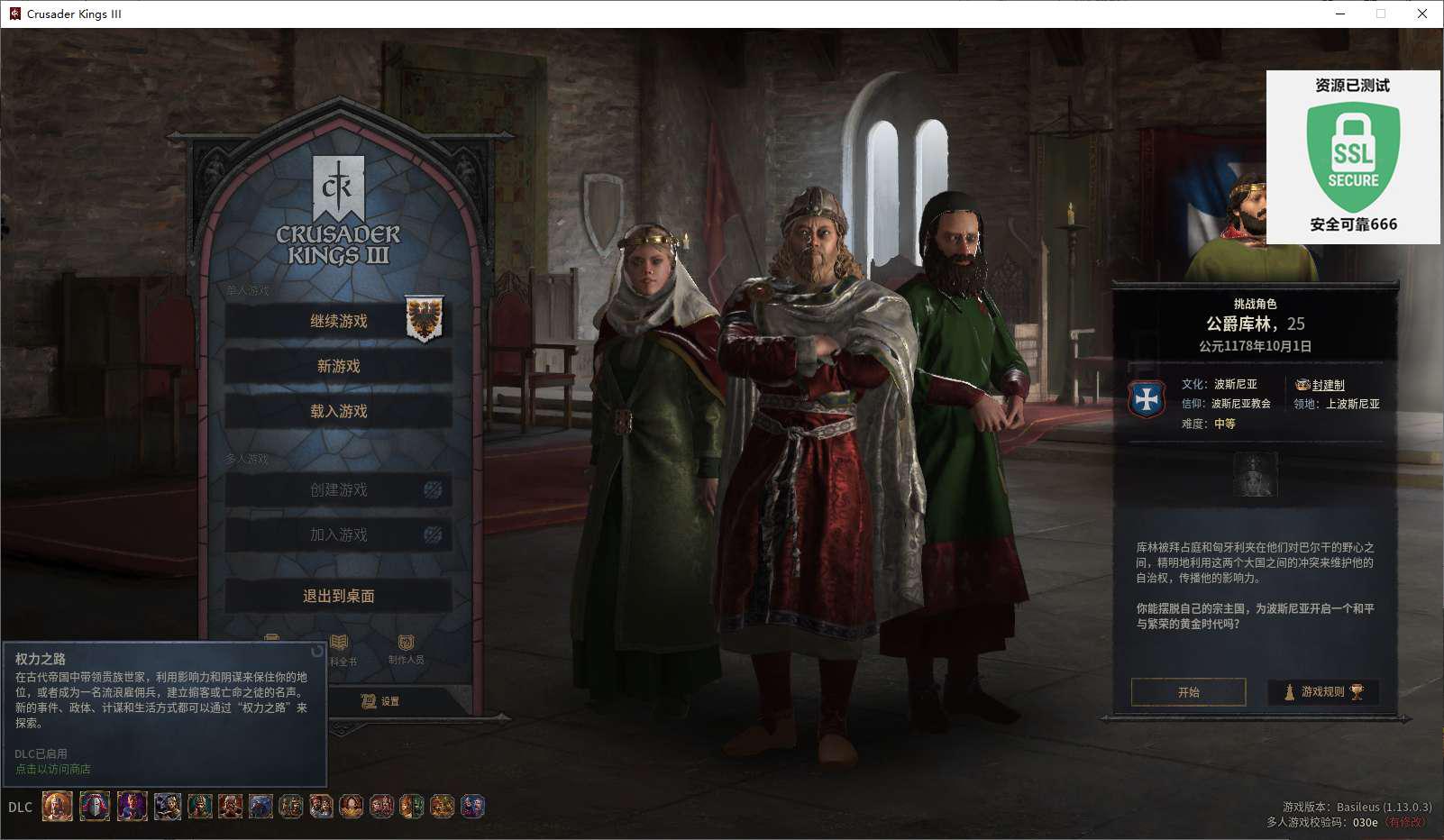Click the 封建制 government link
Image resolution: width=1444 pixels, height=840 pixels.
[1328, 385]
